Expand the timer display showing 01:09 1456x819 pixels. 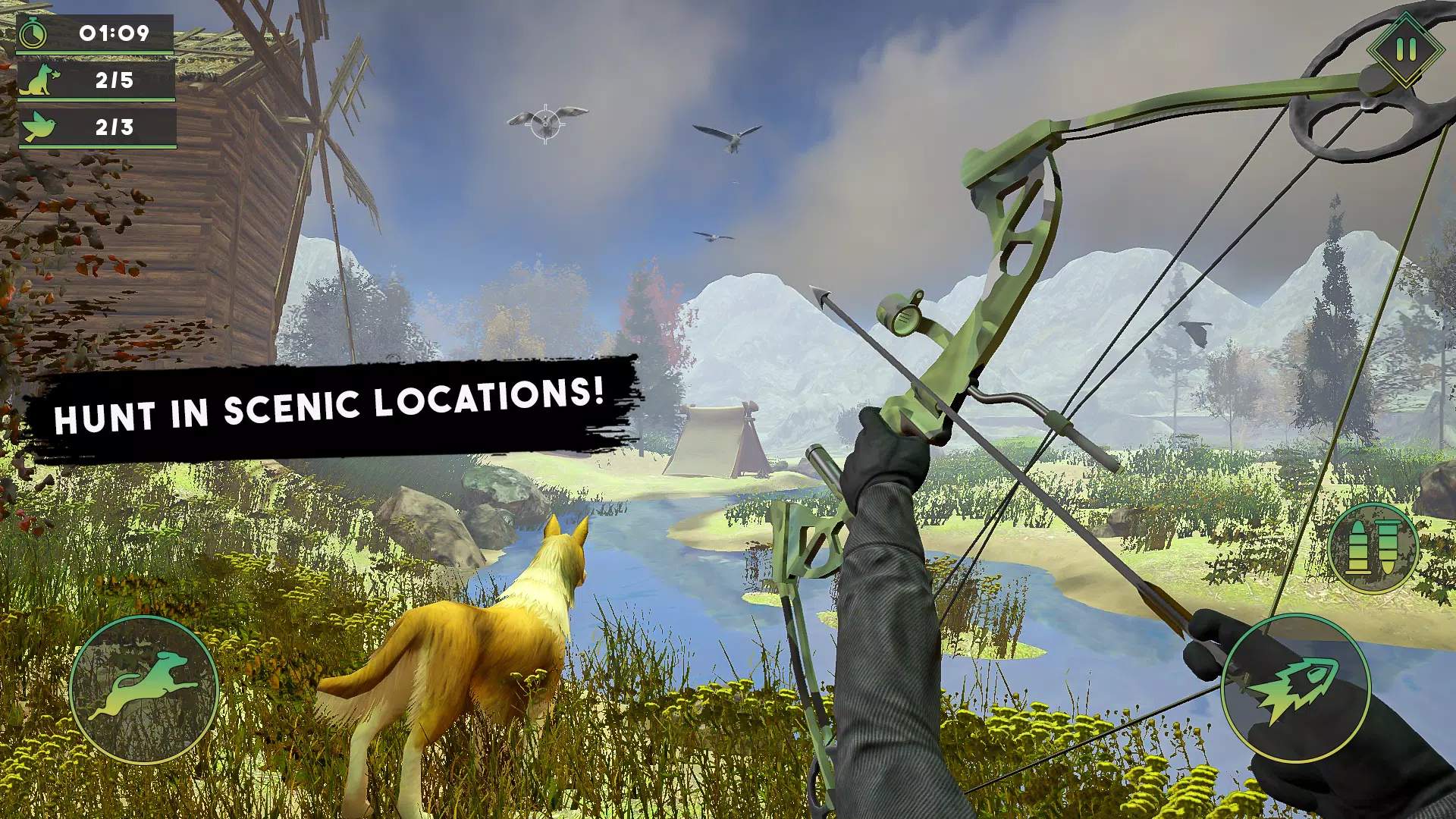click(x=112, y=32)
